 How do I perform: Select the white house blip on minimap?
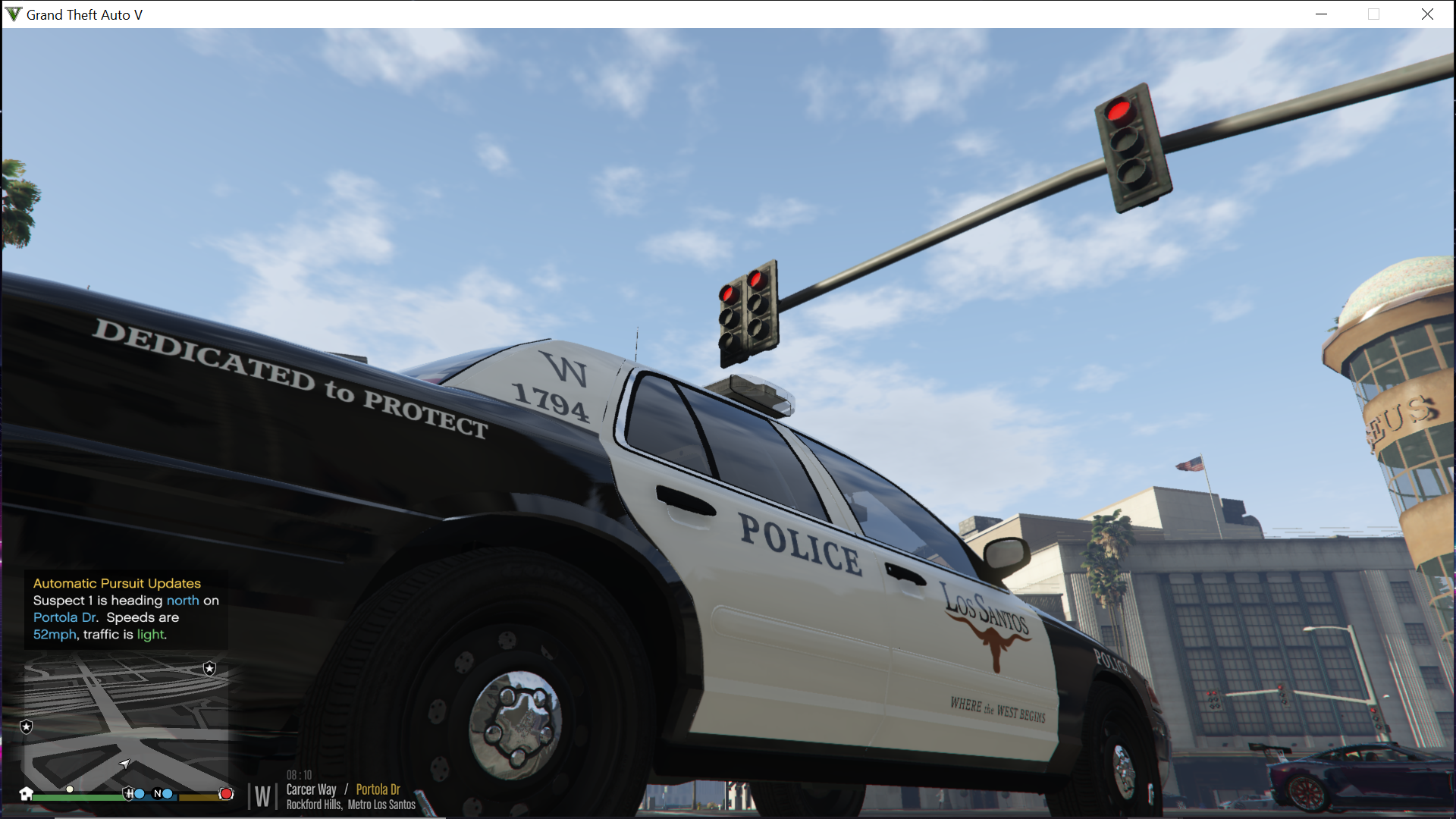point(27,794)
